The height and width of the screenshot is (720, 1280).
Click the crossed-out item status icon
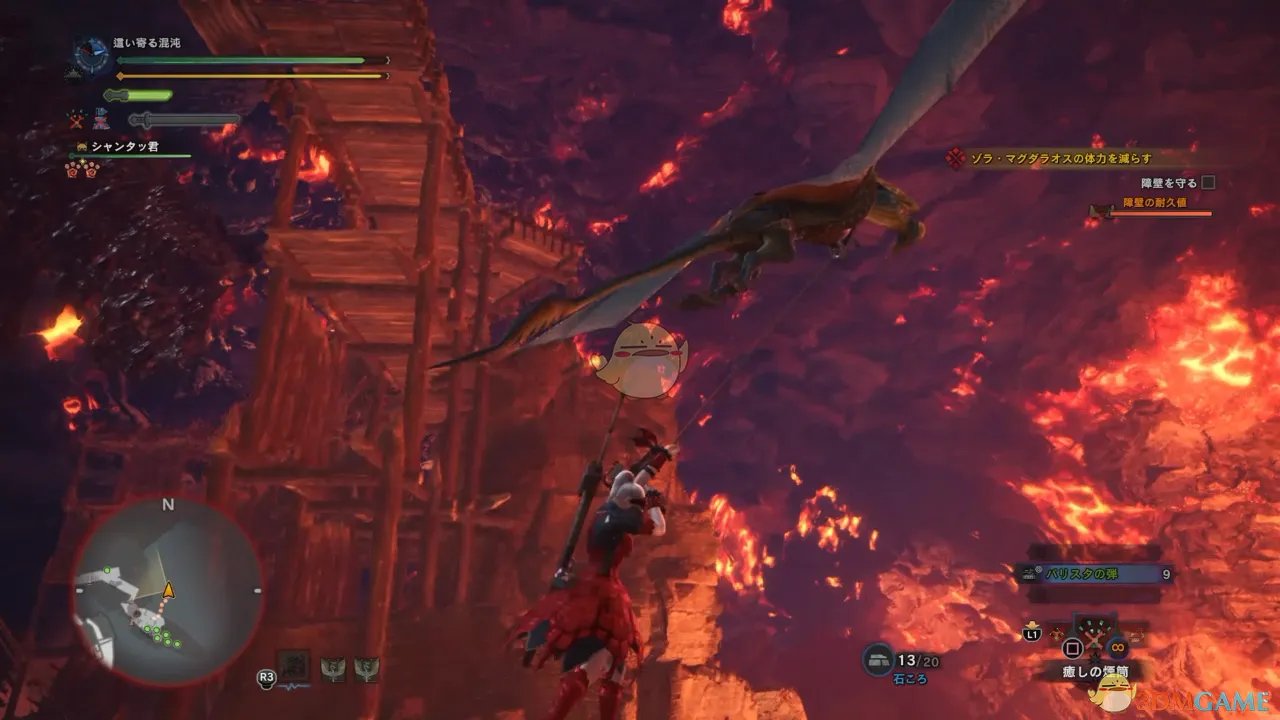[x=79, y=120]
